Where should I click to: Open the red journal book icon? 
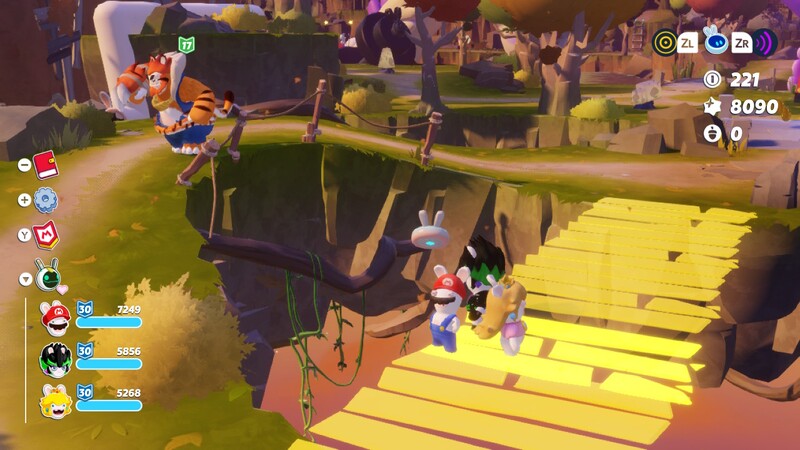click(46, 164)
